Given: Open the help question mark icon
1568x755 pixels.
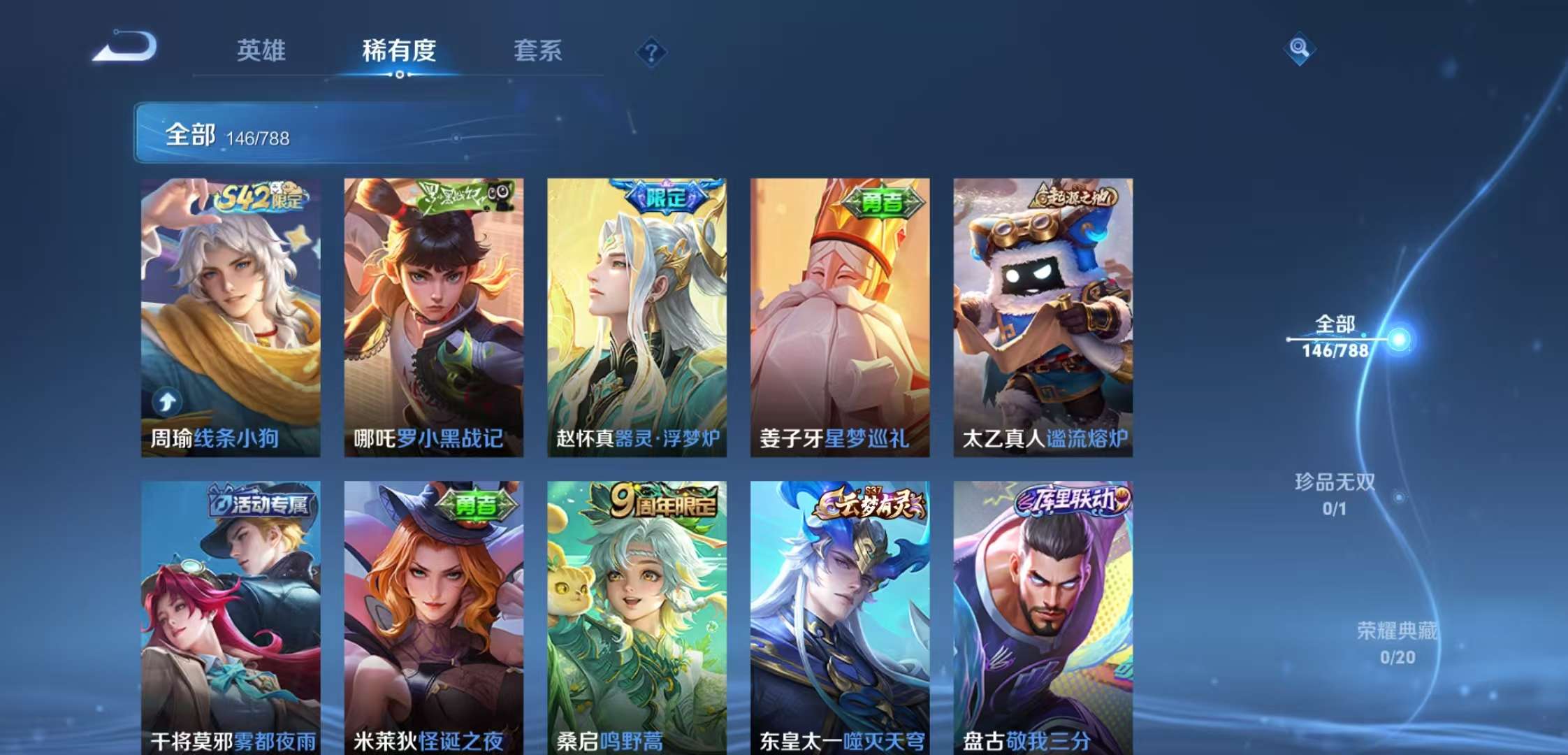Looking at the screenshot, I should click(651, 50).
